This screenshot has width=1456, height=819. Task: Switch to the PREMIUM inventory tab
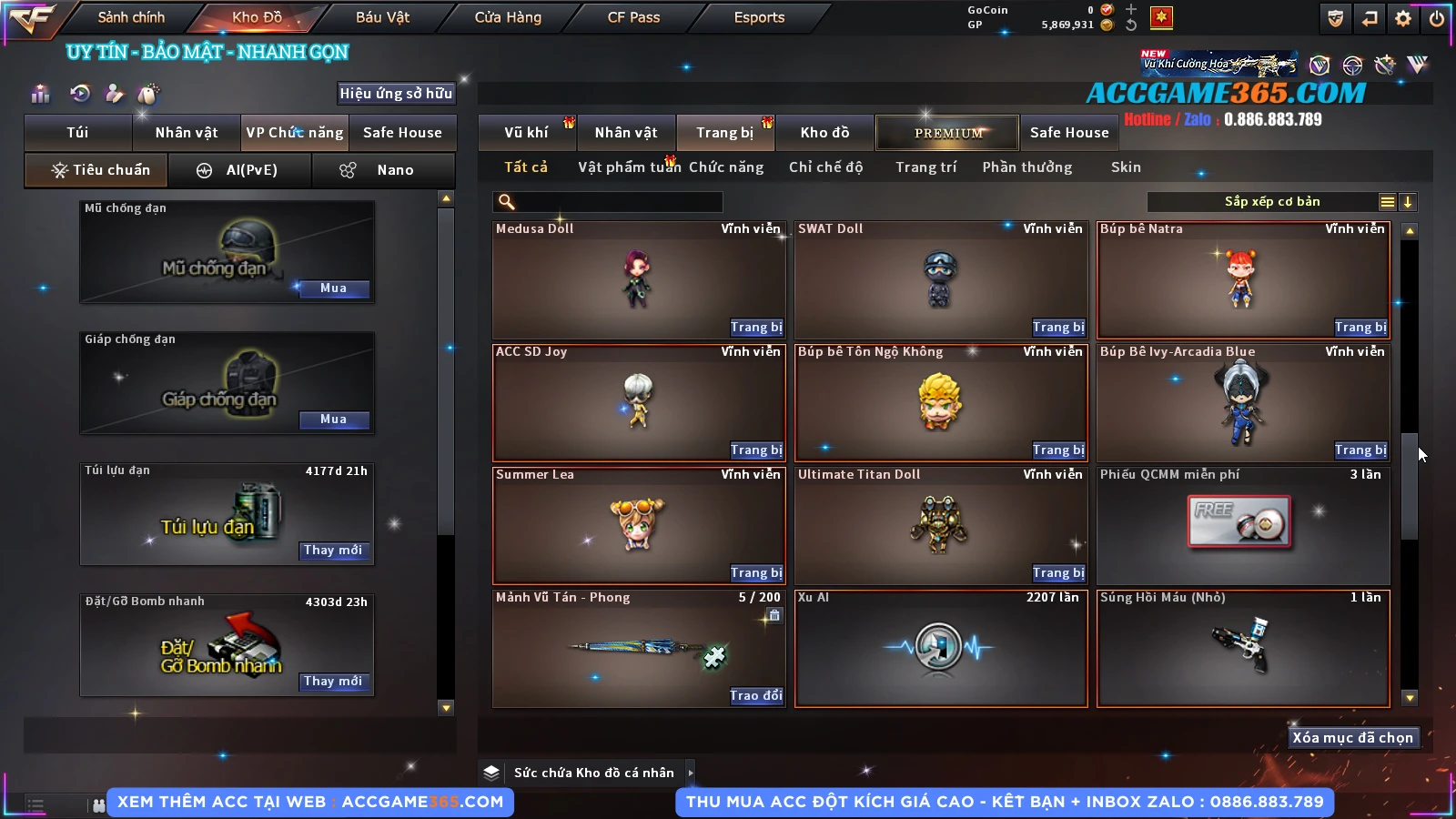point(948,133)
